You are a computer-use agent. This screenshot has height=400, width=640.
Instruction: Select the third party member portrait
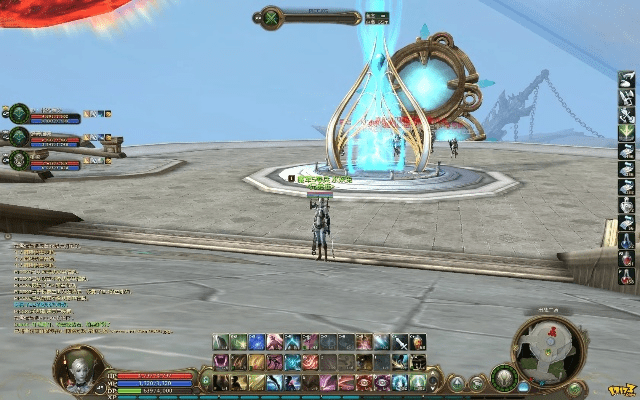click(19, 159)
